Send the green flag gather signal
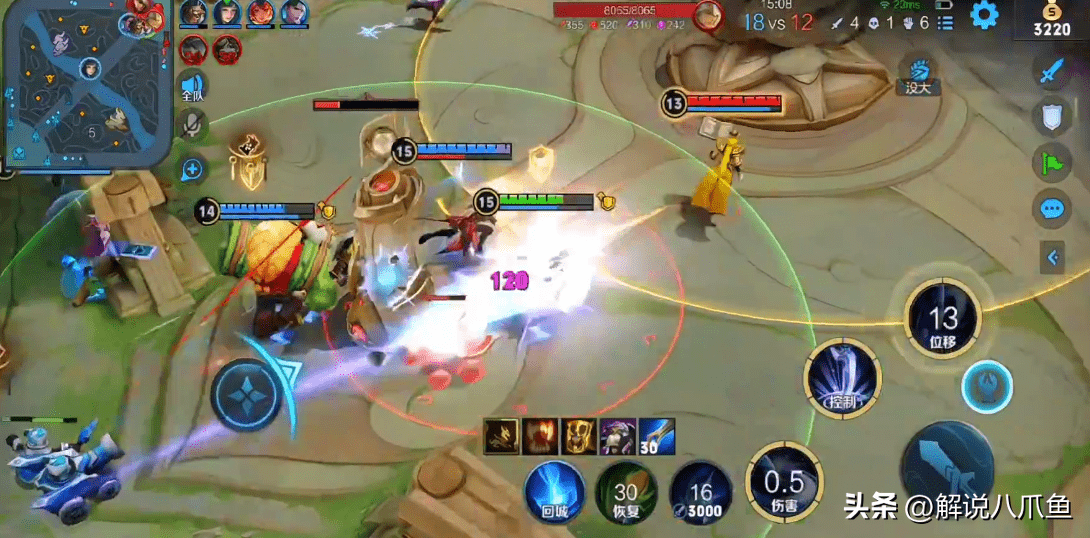 pos(1051,162)
